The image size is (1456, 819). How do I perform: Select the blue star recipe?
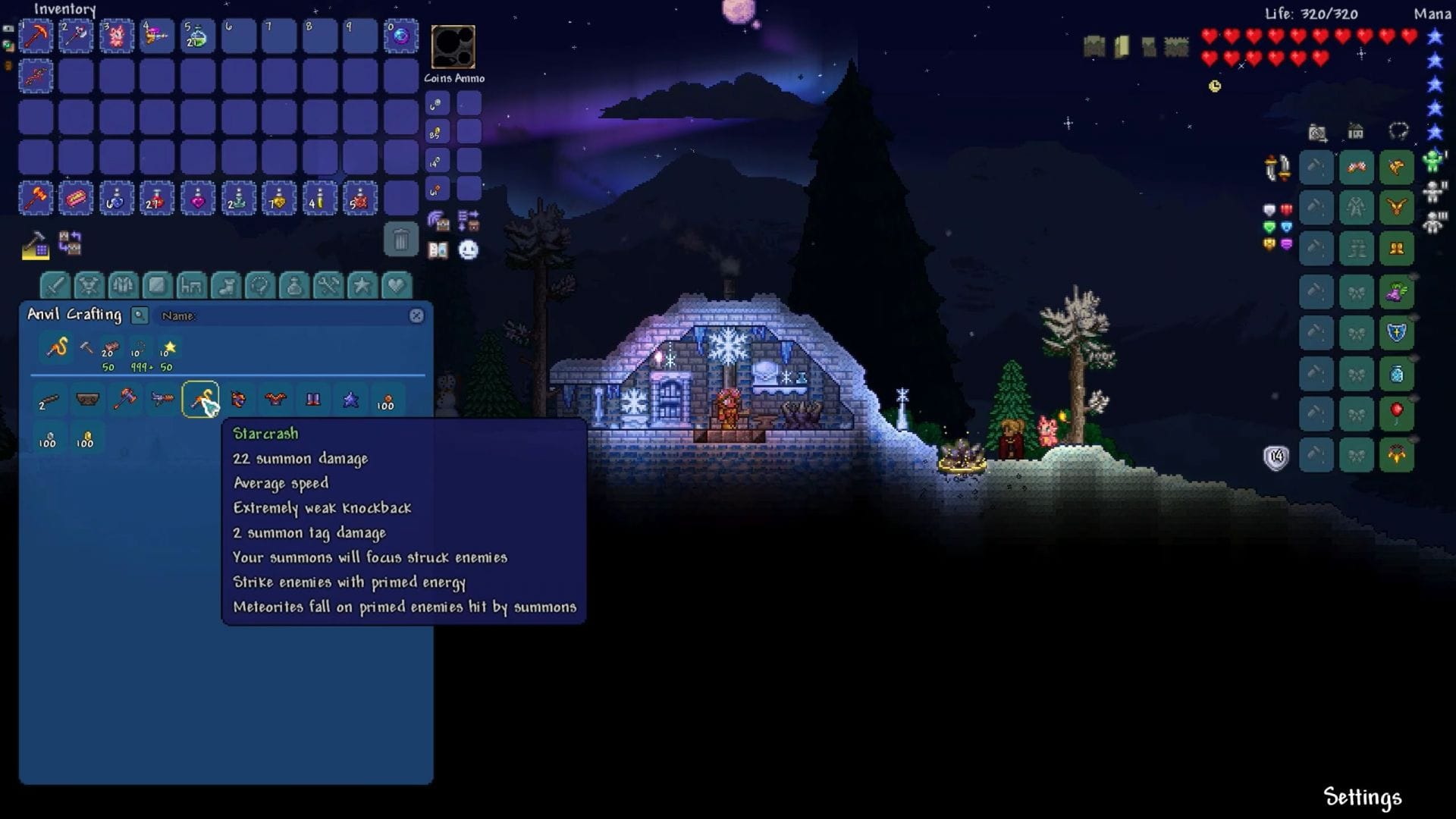pyautogui.click(x=350, y=400)
